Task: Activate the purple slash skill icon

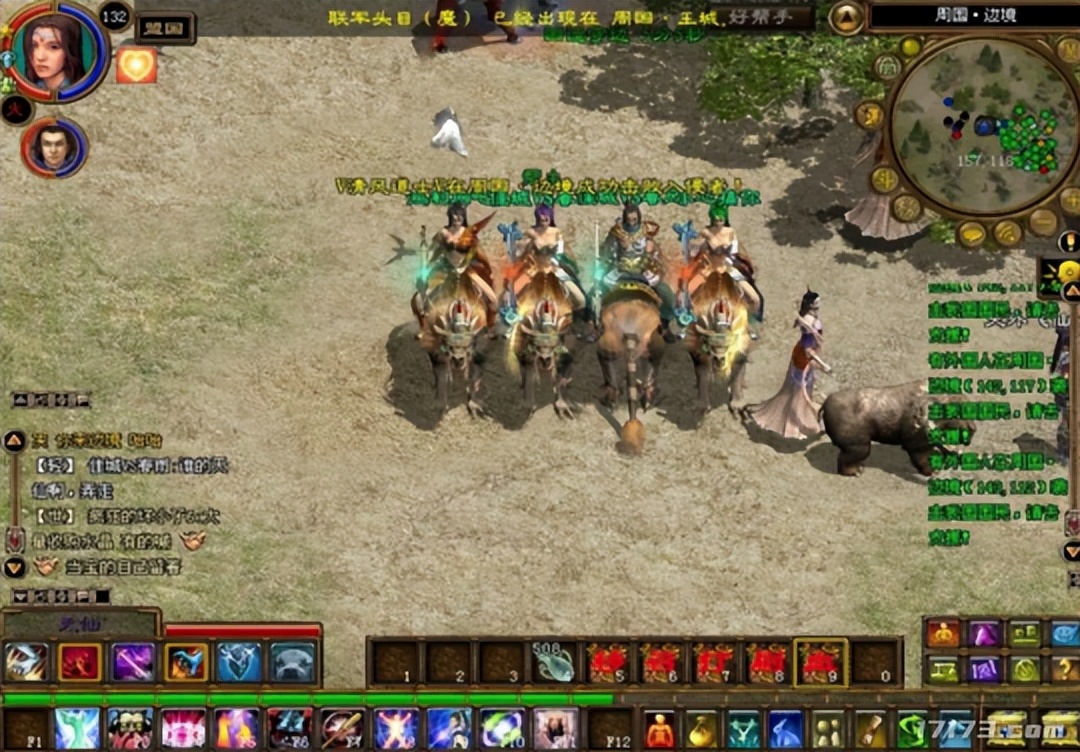Action: pos(132,661)
